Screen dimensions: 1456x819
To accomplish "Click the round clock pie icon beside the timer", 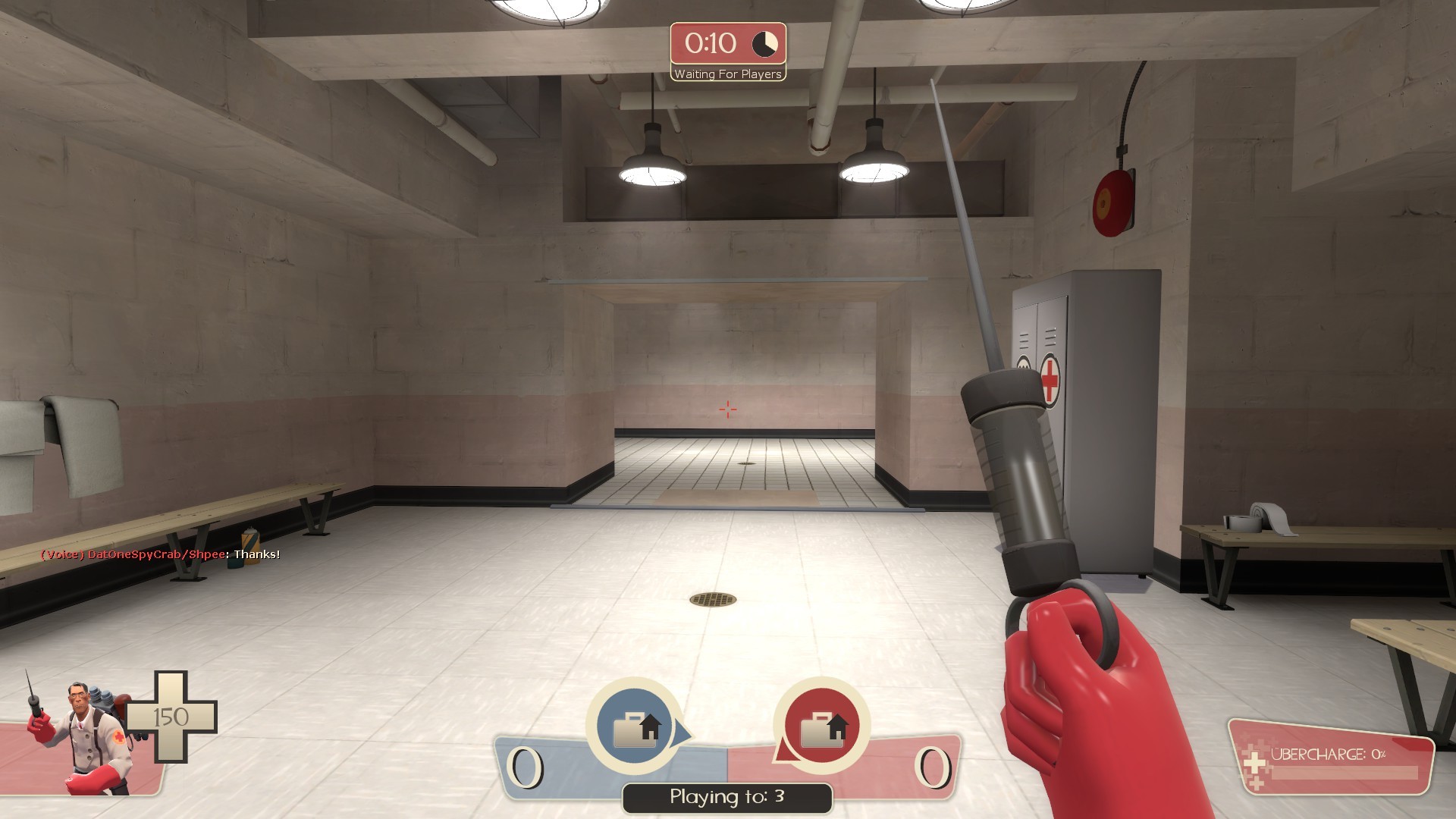I will 764,43.
